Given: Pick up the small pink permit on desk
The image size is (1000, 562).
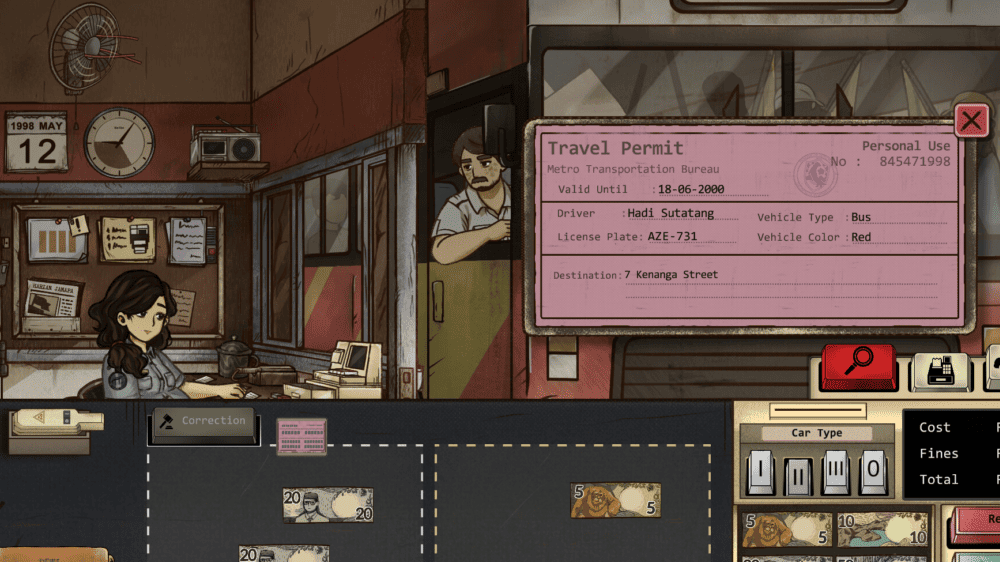Looking at the screenshot, I should pyautogui.click(x=301, y=436).
